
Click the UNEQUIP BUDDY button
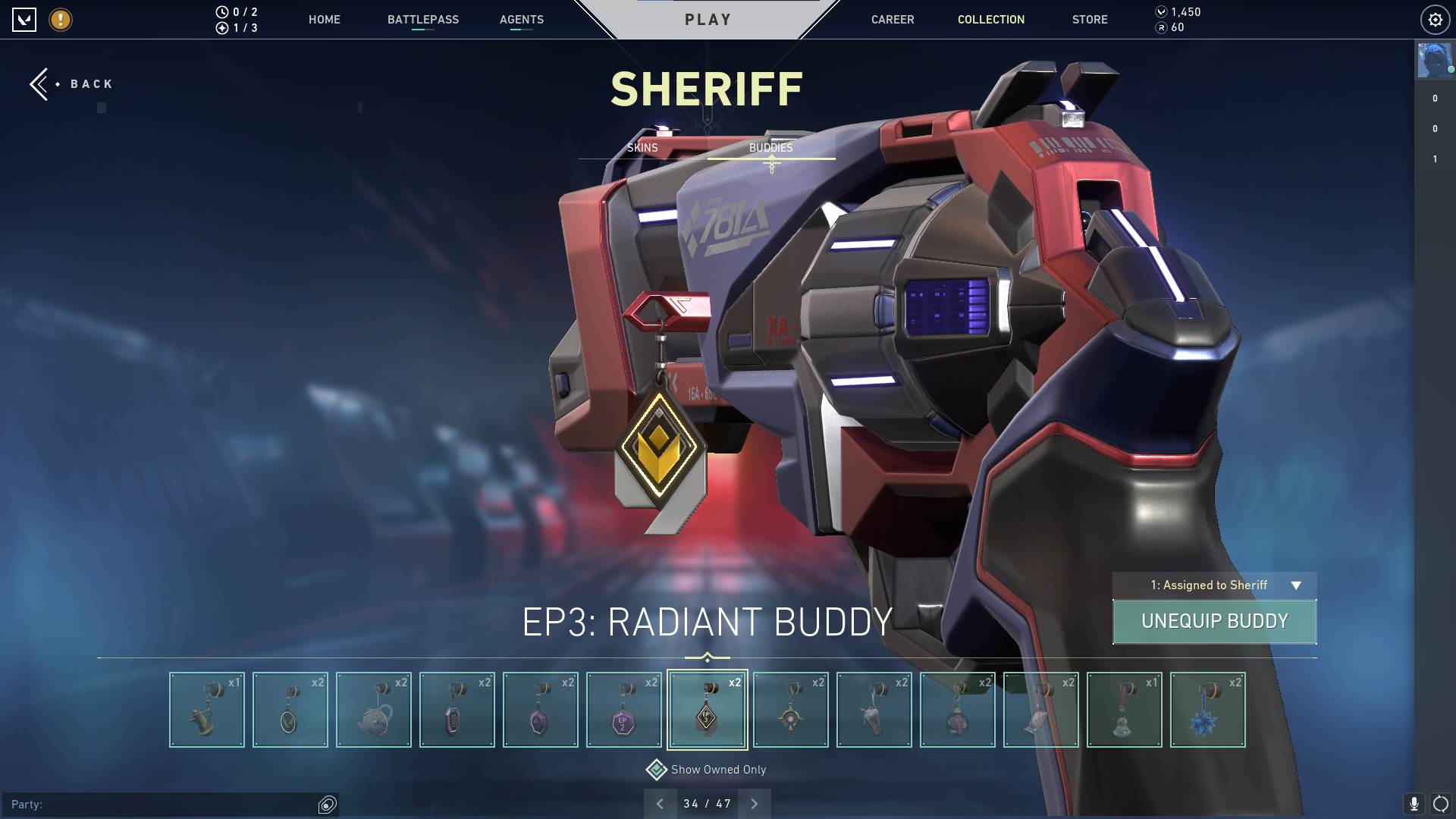click(1214, 621)
